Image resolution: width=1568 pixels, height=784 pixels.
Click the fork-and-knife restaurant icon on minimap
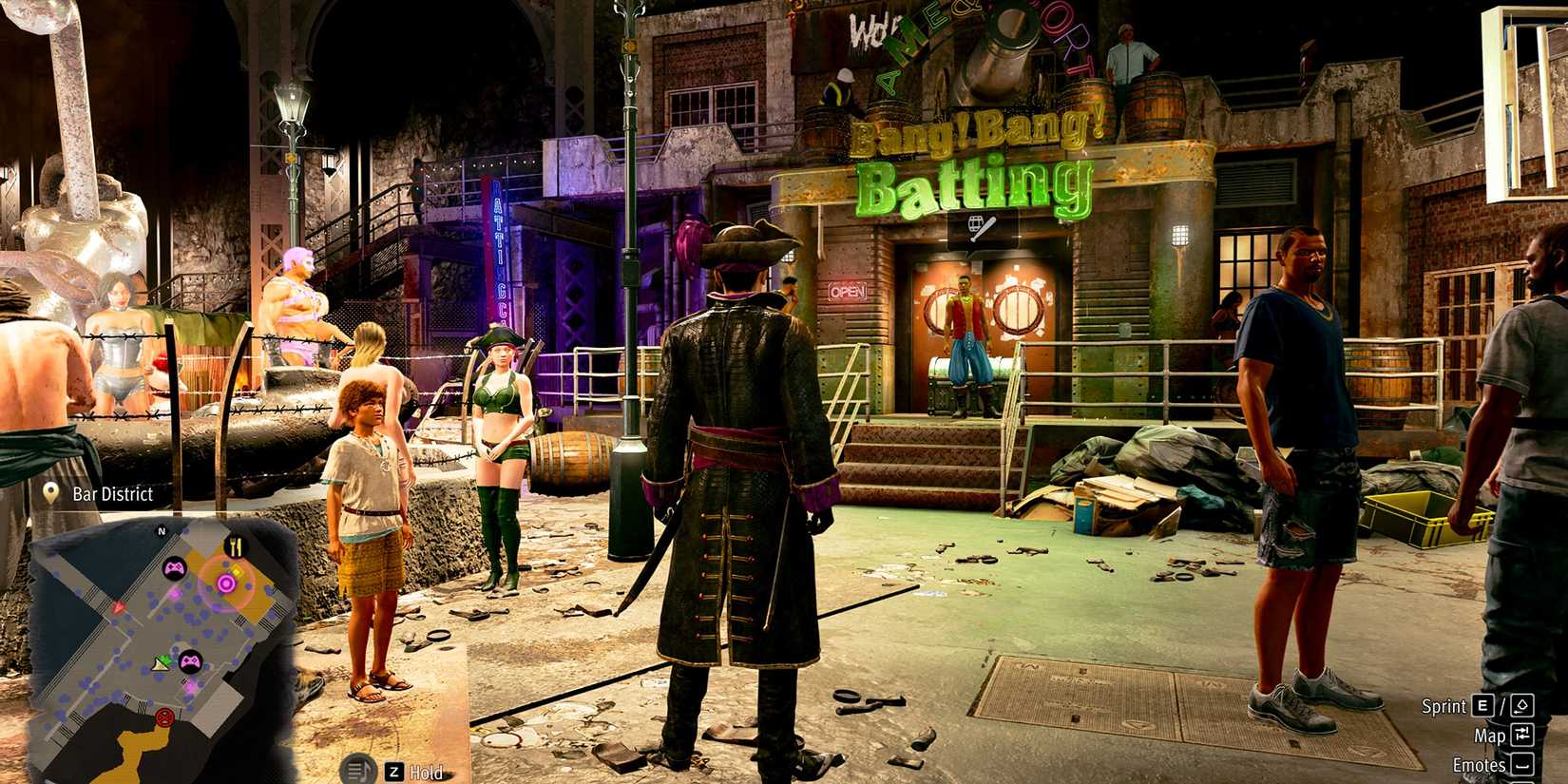pos(235,545)
